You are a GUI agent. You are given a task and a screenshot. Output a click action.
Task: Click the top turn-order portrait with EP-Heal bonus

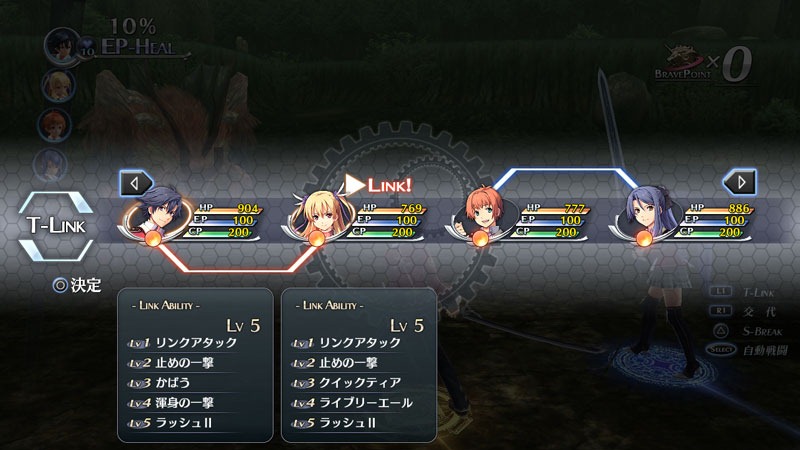(x=62, y=44)
